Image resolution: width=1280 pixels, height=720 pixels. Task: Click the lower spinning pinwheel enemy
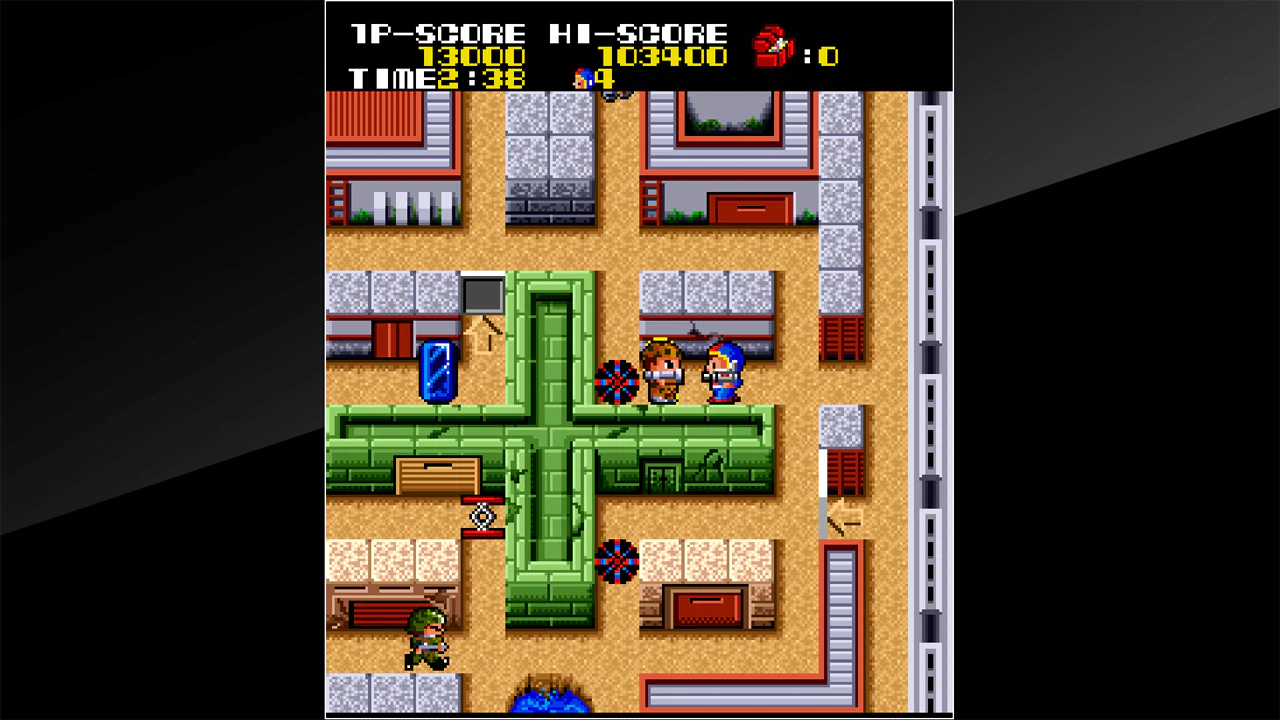tap(618, 562)
